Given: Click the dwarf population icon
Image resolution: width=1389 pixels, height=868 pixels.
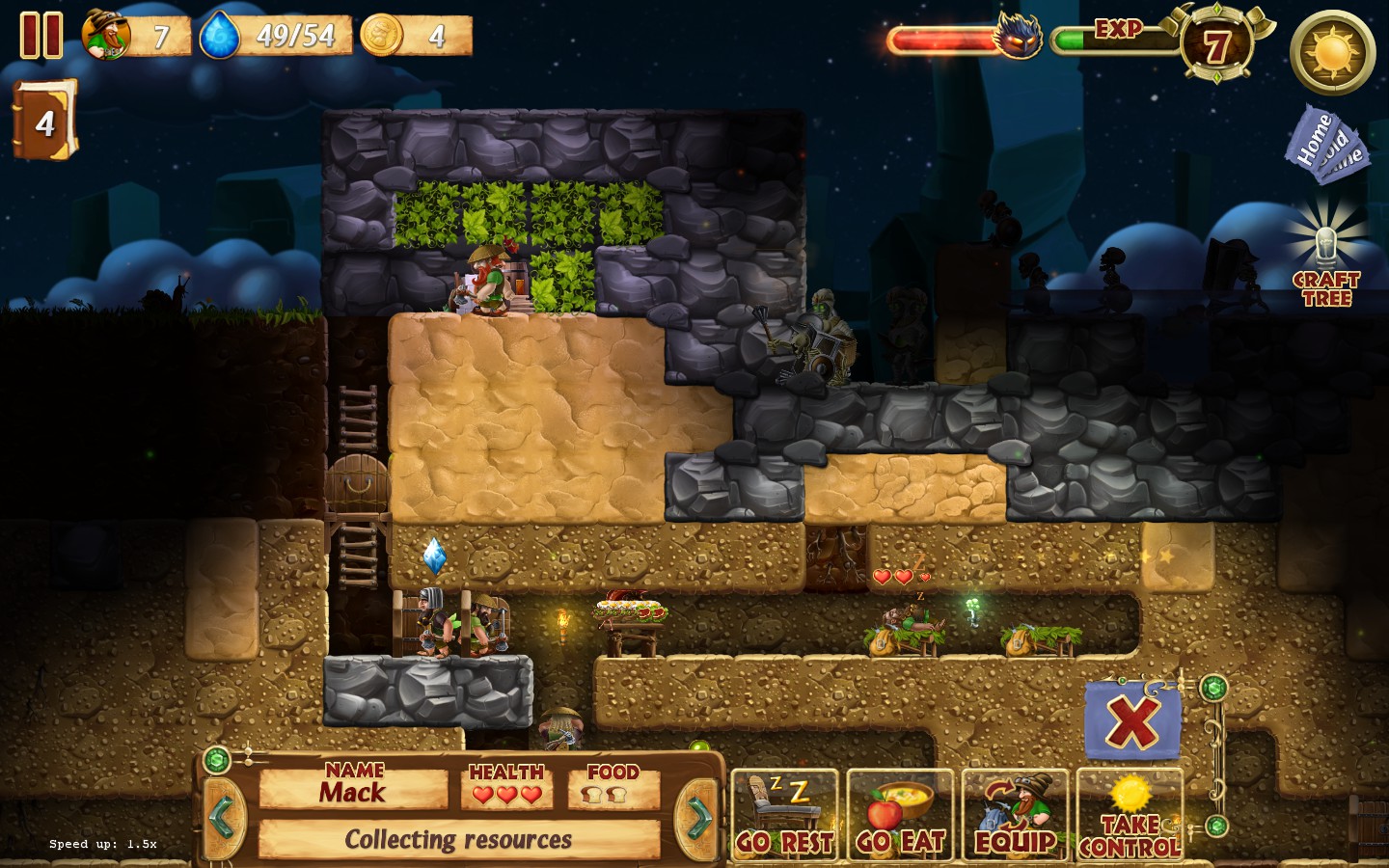Looking at the screenshot, I should 105,36.
